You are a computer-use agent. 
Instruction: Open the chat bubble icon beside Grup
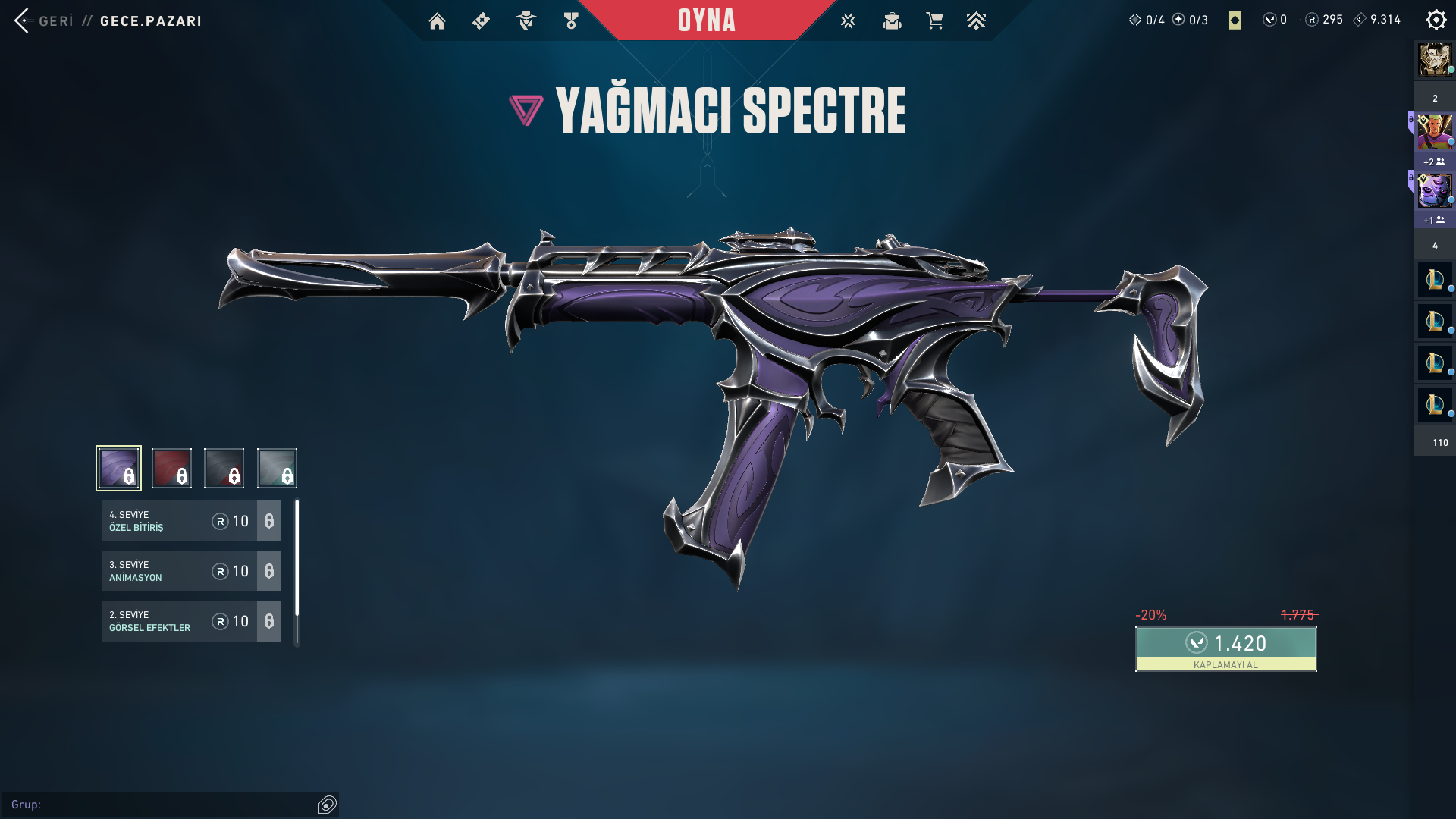tap(328, 805)
